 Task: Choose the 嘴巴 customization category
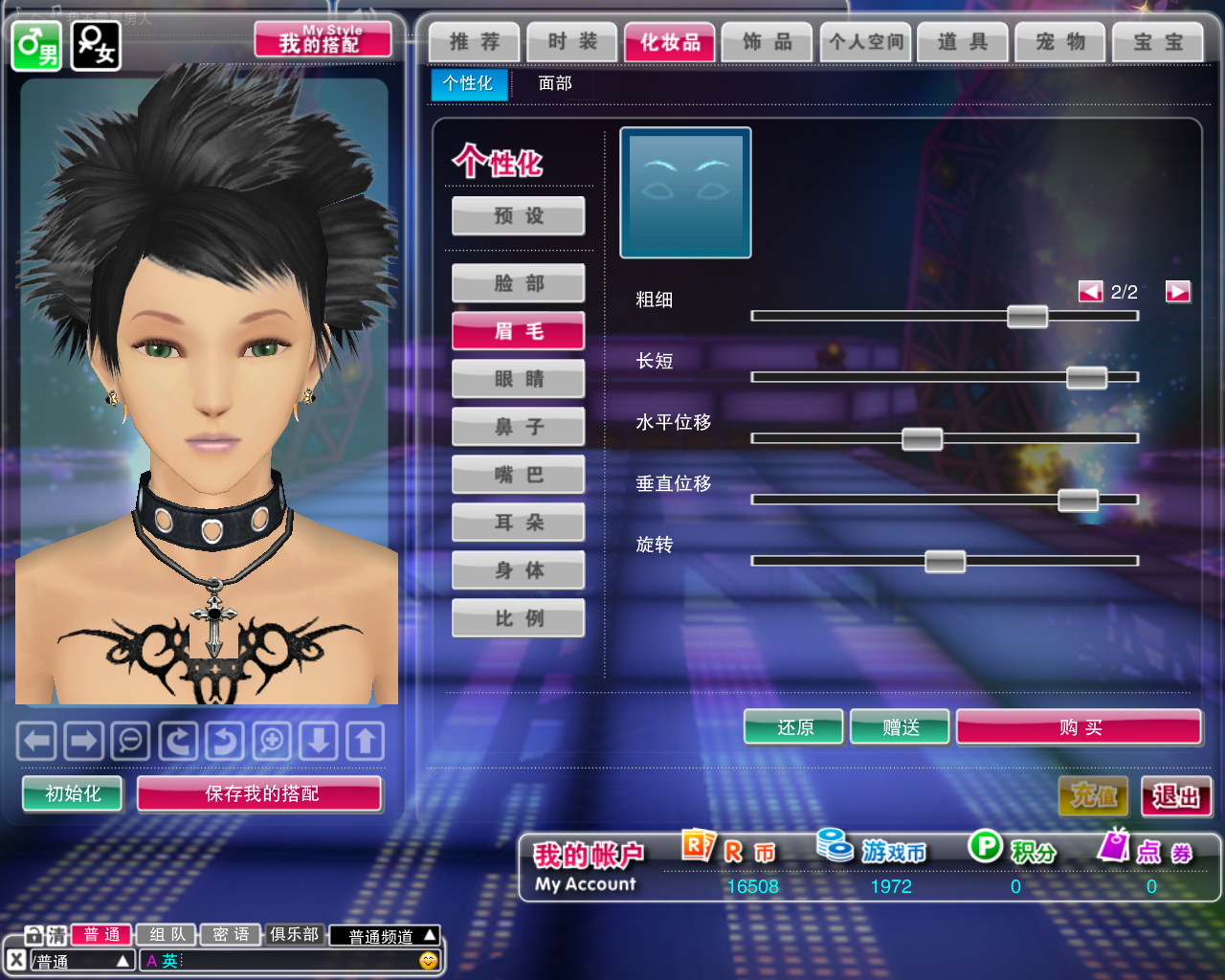pyautogui.click(x=519, y=475)
